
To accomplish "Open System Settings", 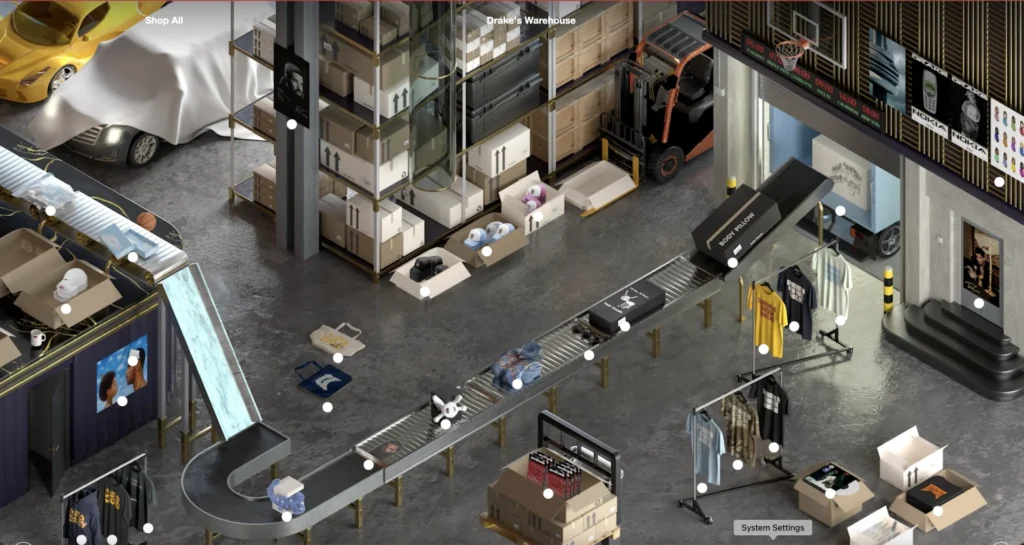I will point(772,528).
